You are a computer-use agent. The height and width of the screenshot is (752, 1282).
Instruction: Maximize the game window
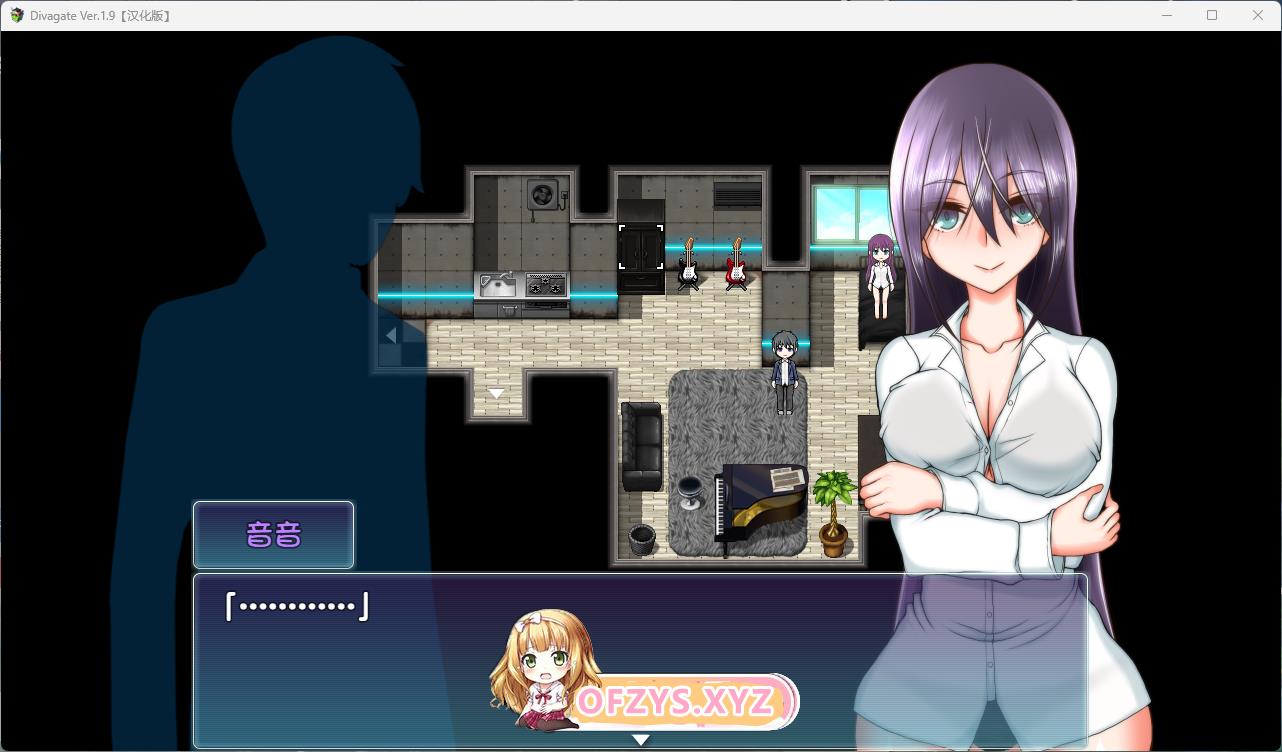click(x=1212, y=15)
